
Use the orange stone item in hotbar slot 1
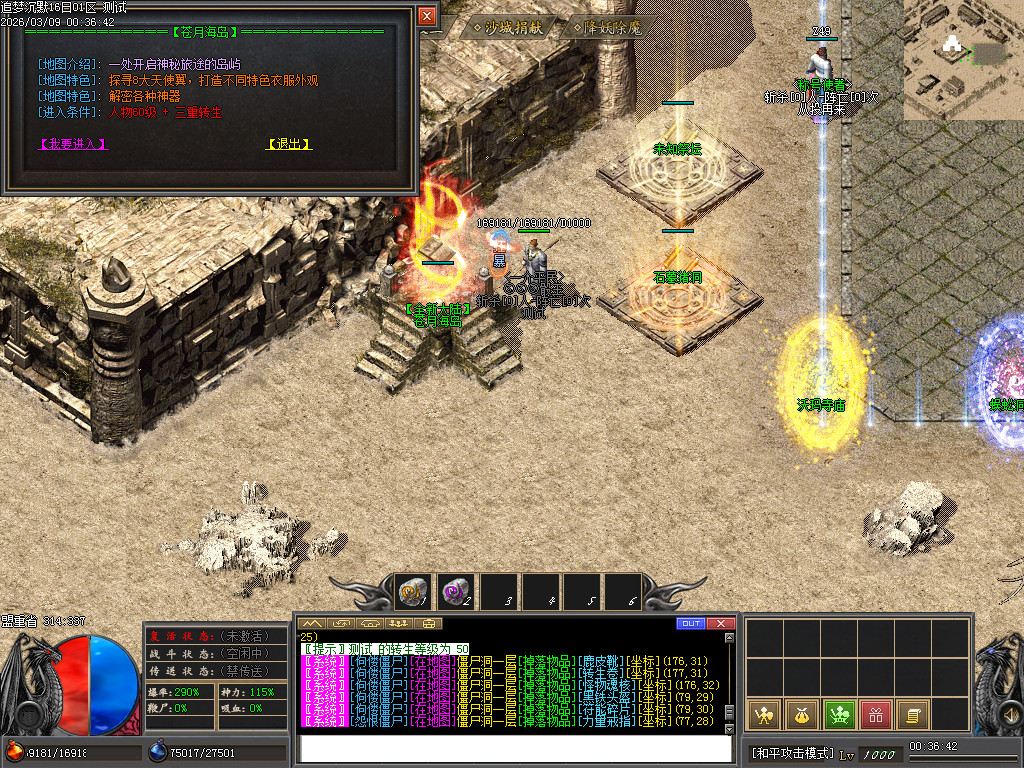(x=413, y=592)
